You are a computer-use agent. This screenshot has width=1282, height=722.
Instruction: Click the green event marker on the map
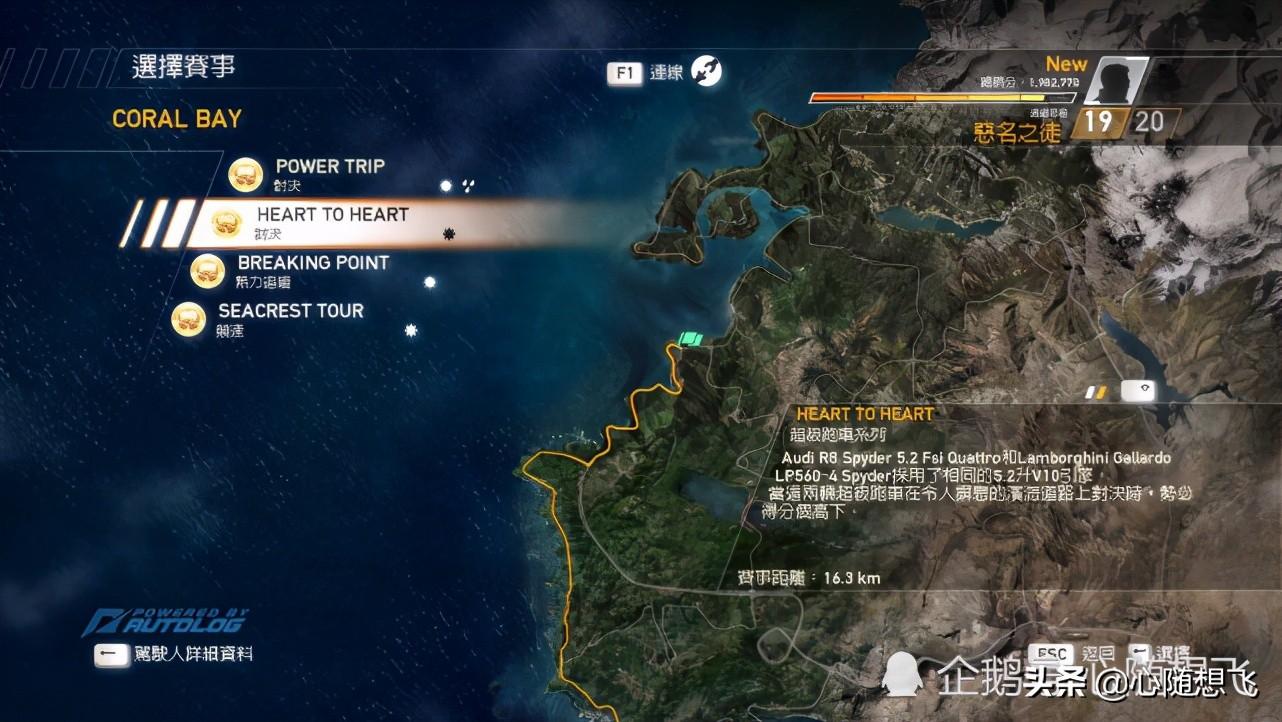coord(690,339)
